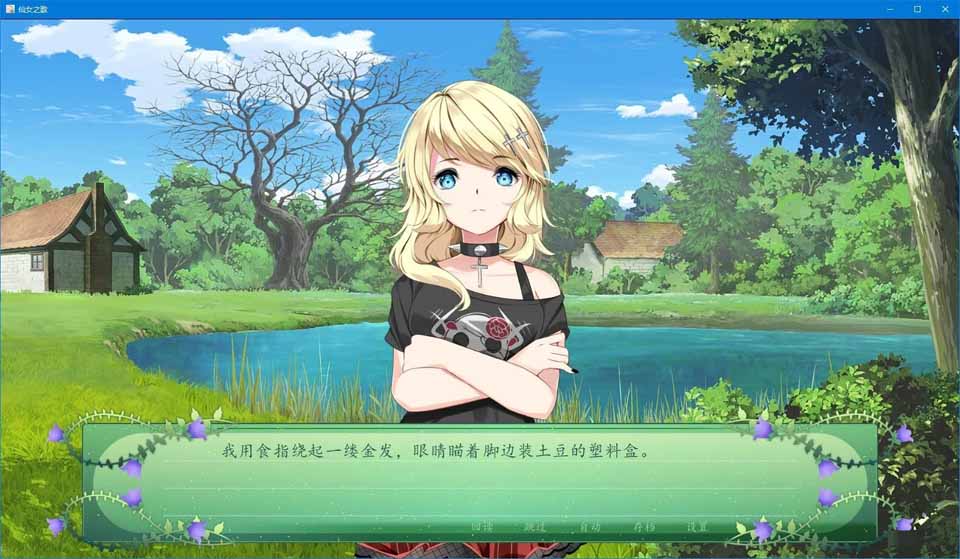Open the 存档 (save) menu

click(644, 527)
